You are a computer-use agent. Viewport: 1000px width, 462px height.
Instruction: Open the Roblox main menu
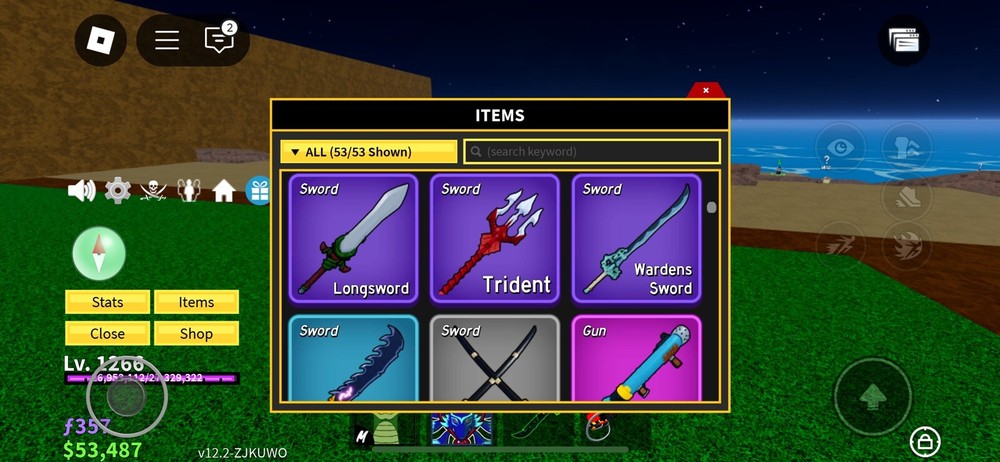click(x=101, y=40)
